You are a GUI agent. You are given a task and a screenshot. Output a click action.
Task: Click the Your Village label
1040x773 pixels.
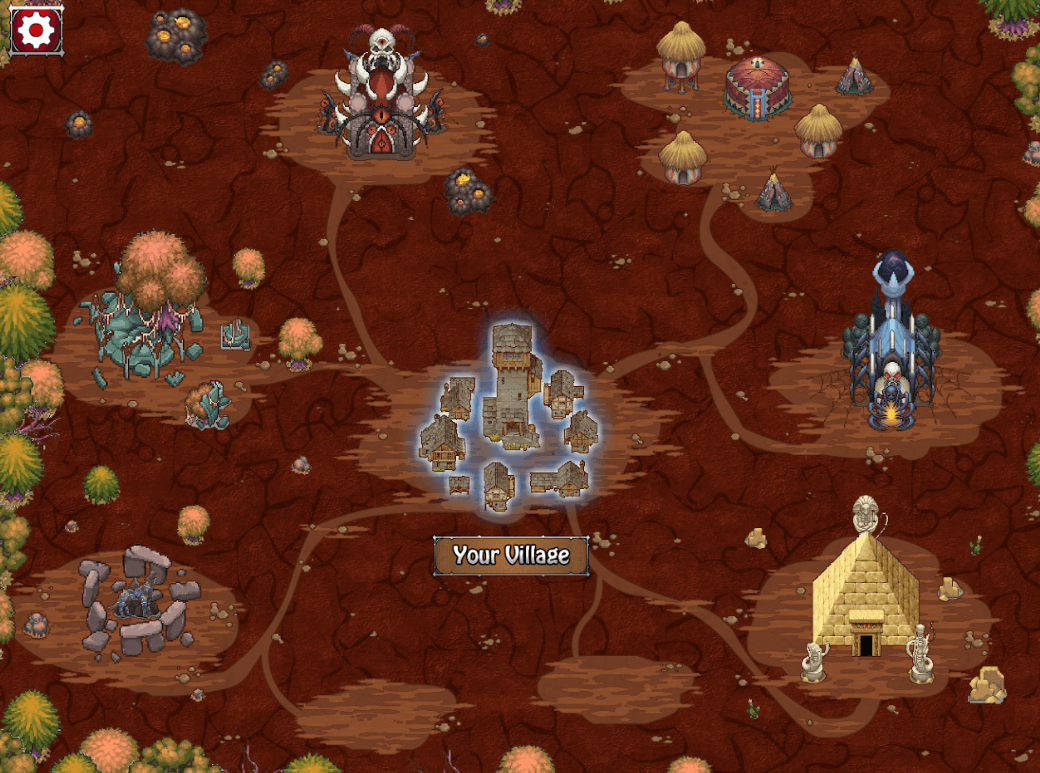(x=511, y=556)
